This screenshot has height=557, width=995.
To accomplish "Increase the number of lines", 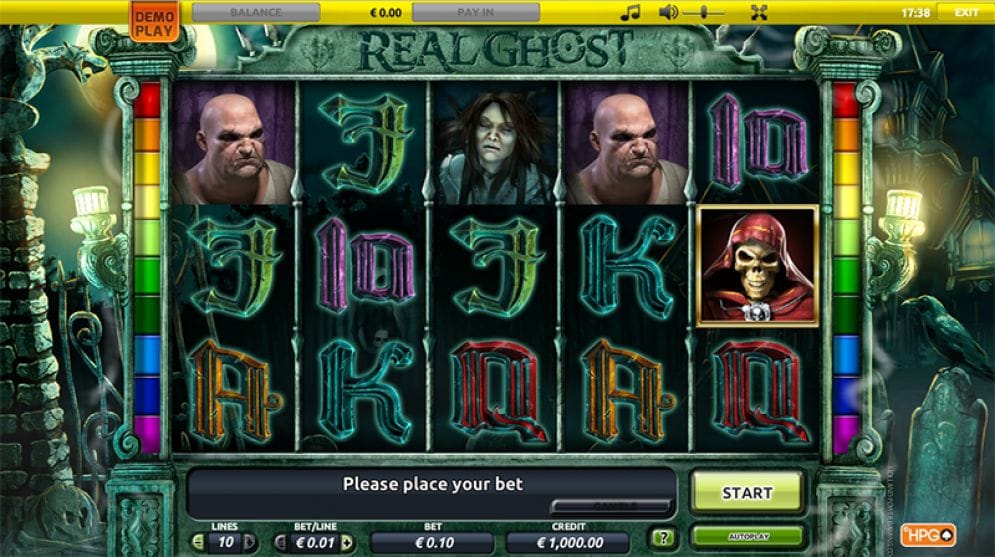I will [x=249, y=542].
